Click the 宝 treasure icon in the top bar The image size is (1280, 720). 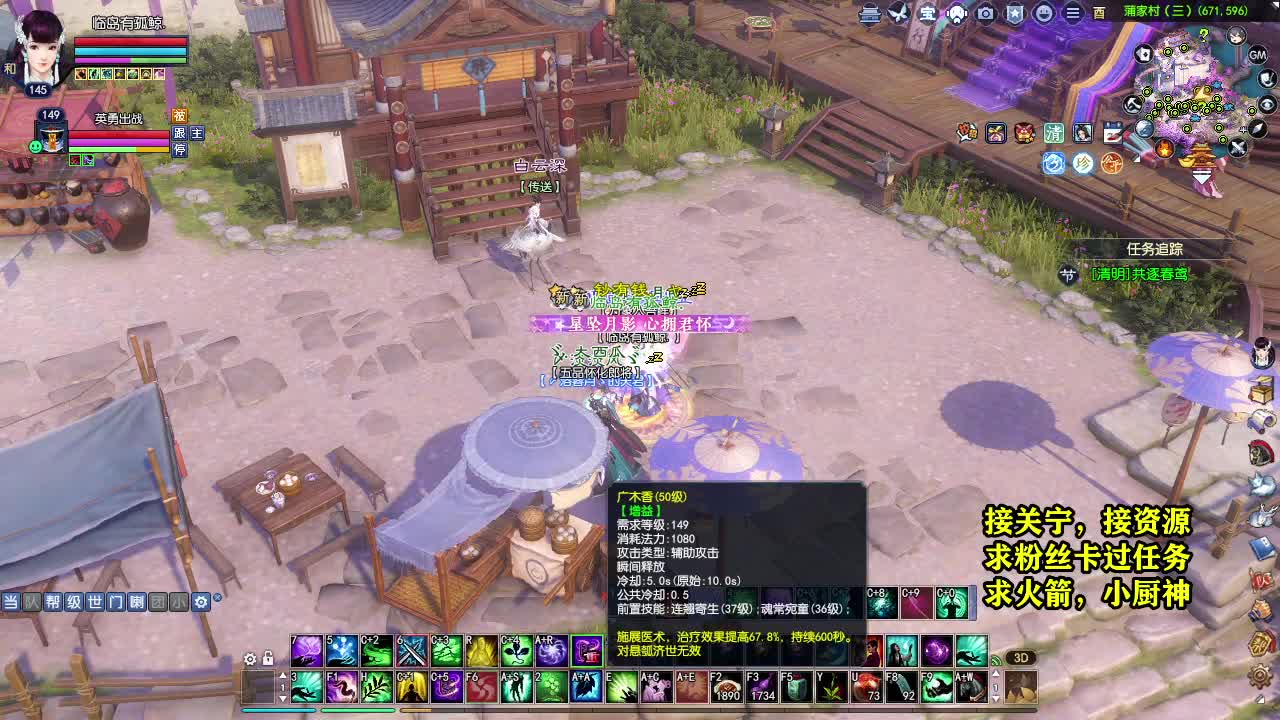point(930,13)
